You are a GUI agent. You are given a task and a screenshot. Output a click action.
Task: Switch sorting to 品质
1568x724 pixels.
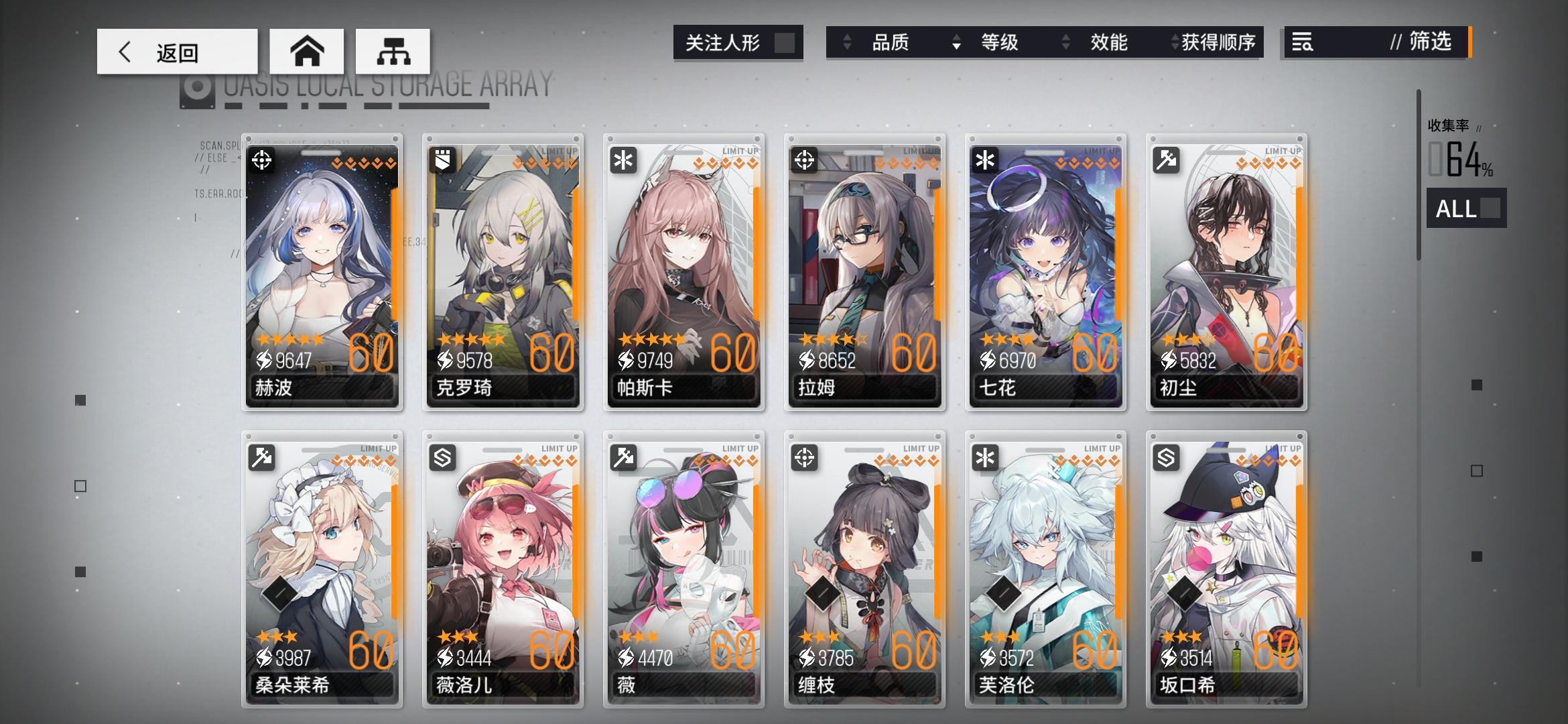click(893, 43)
